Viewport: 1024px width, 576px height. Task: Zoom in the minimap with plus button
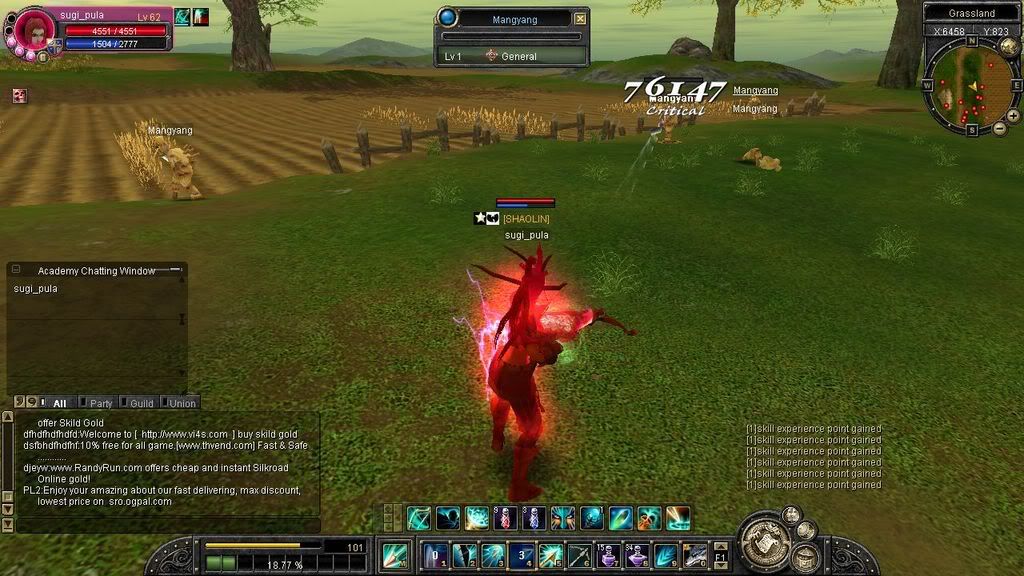(1013, 116)
